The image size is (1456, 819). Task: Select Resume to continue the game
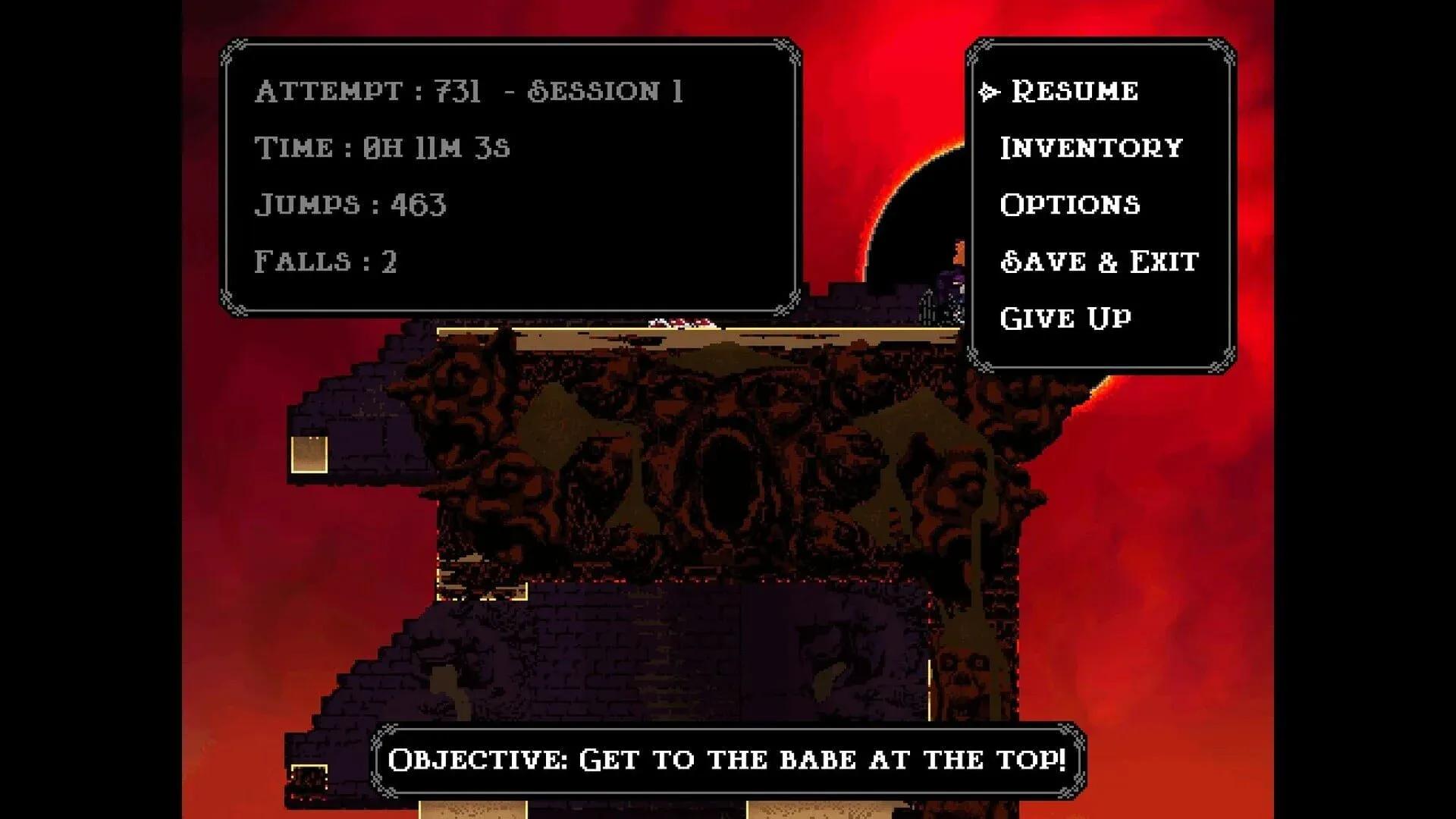1075,91
